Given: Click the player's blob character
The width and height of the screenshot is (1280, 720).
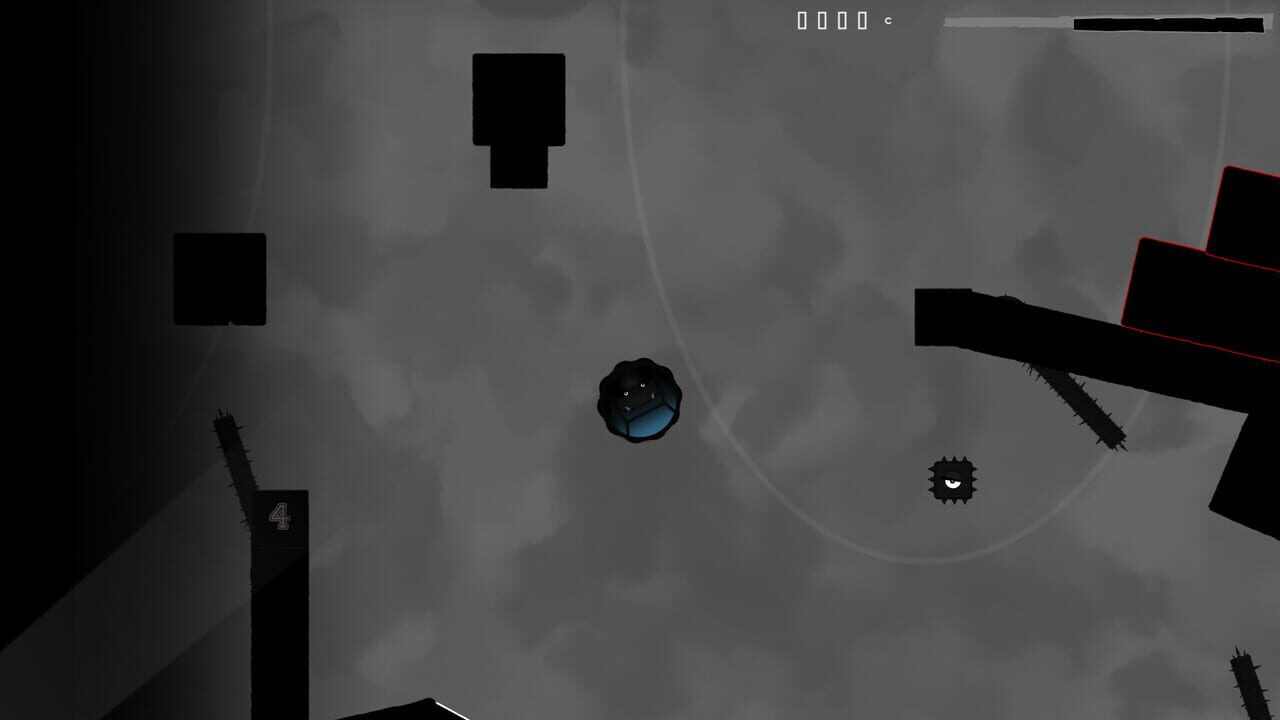Looking at the screenshot, I should (641, 400).
